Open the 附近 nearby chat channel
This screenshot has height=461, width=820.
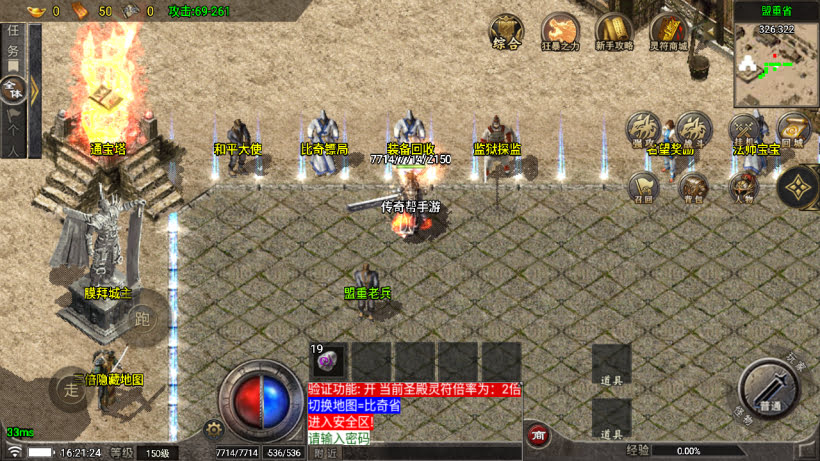point(325,453)
